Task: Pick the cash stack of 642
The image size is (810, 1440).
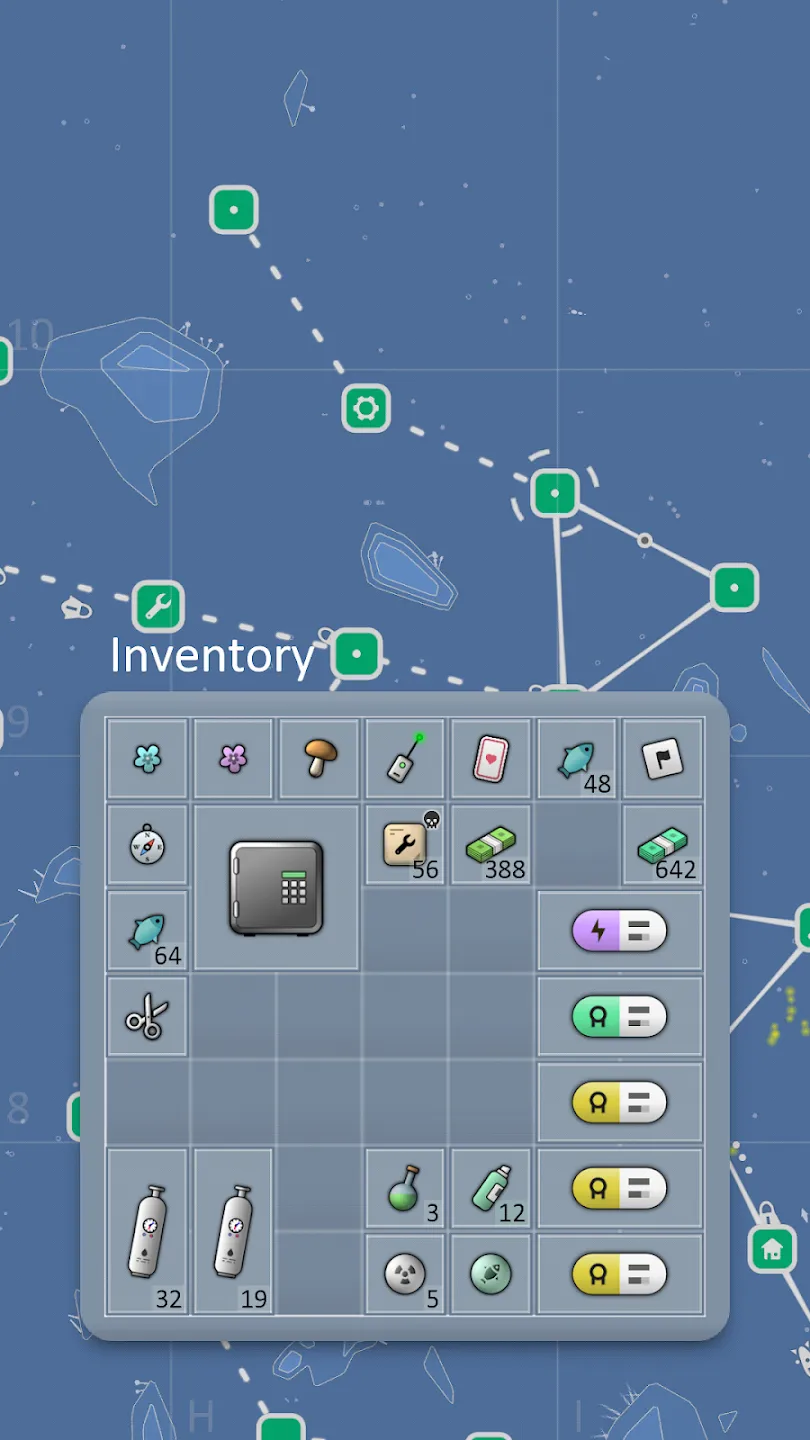Action: coord(663,845)
